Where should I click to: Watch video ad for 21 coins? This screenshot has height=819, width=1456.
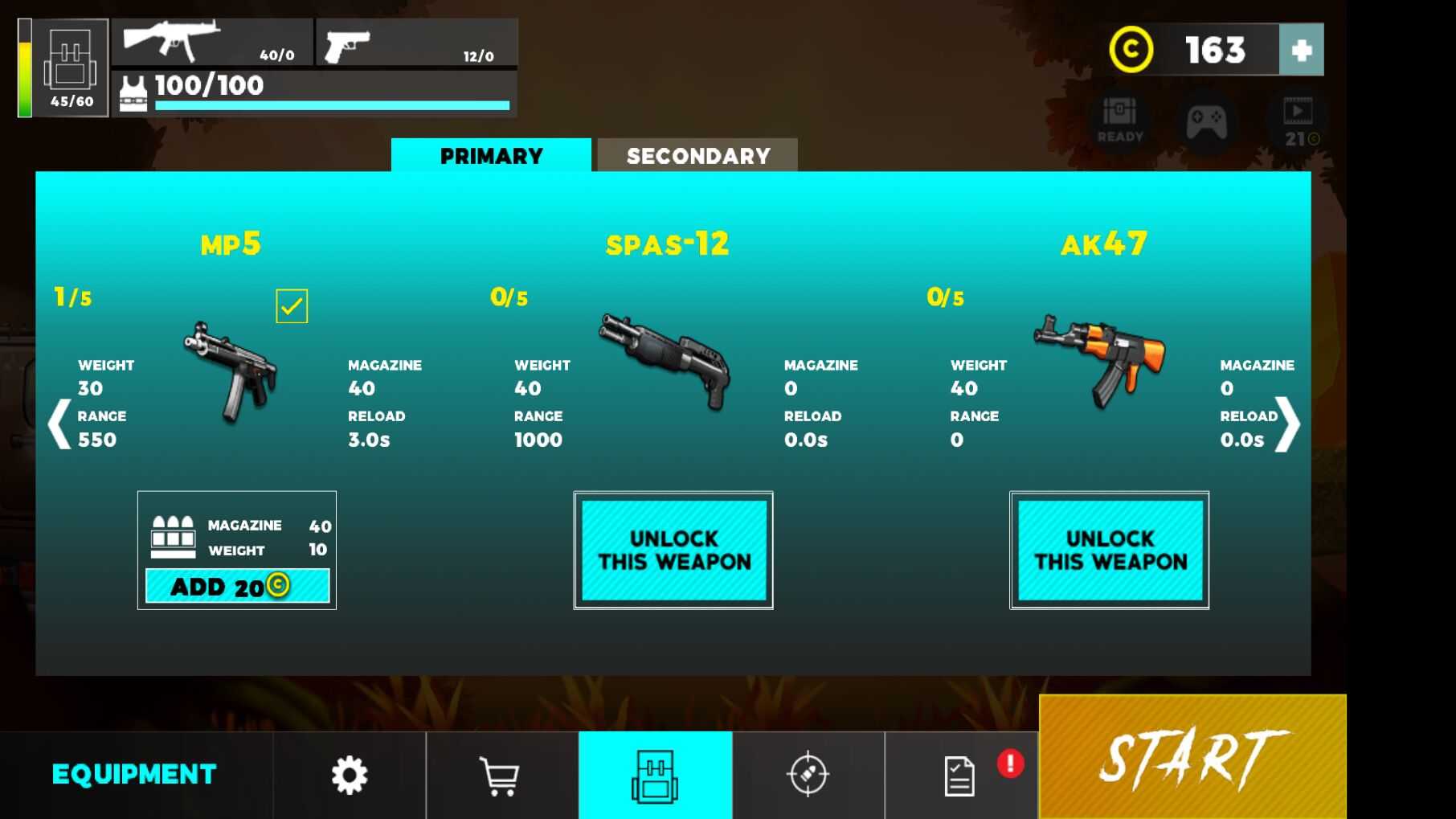[1299, 122]
